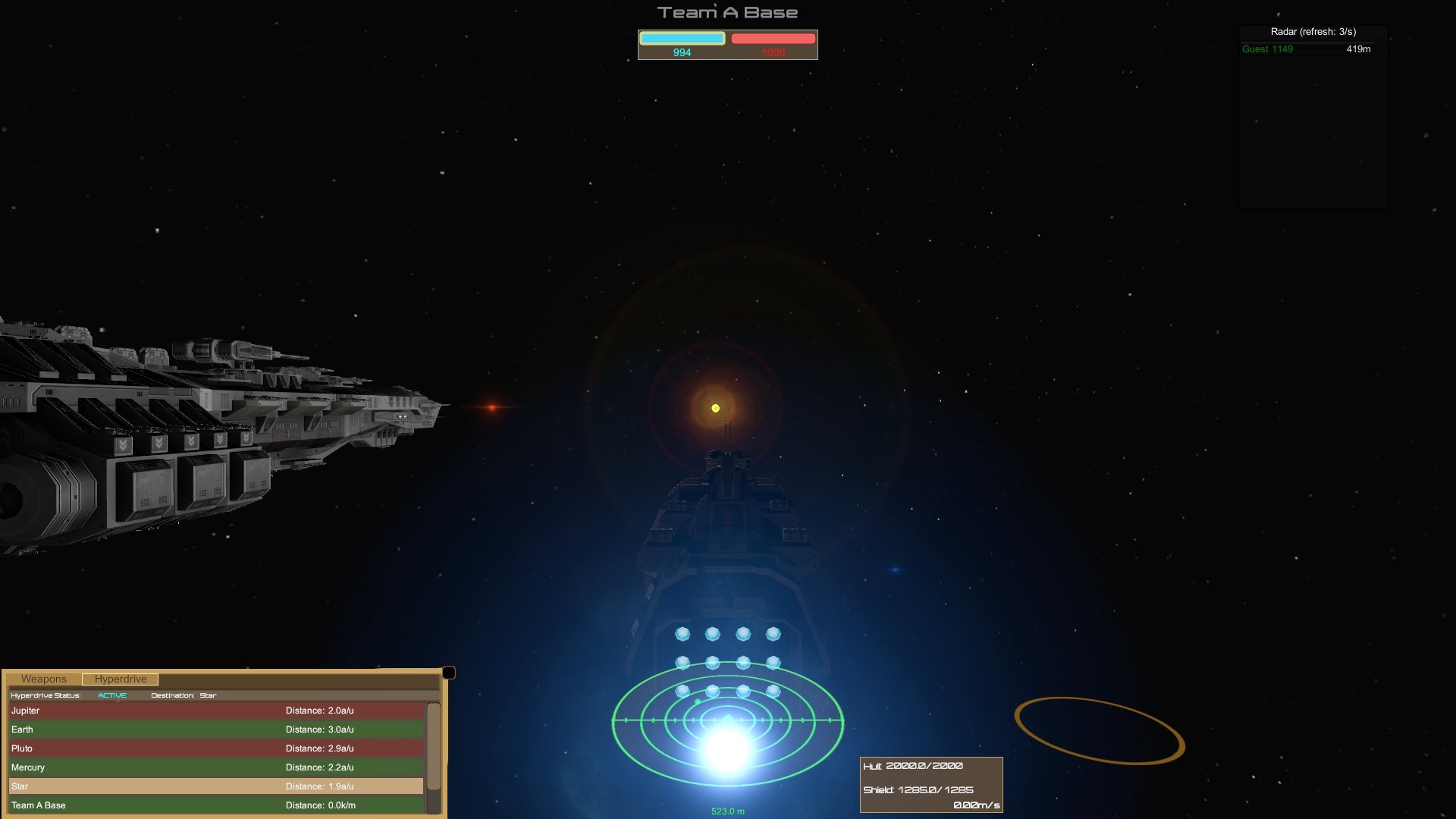The image size is (1456, 819).
Task: Switch to the Weapons tab
Action: click(x=45, y=679)
